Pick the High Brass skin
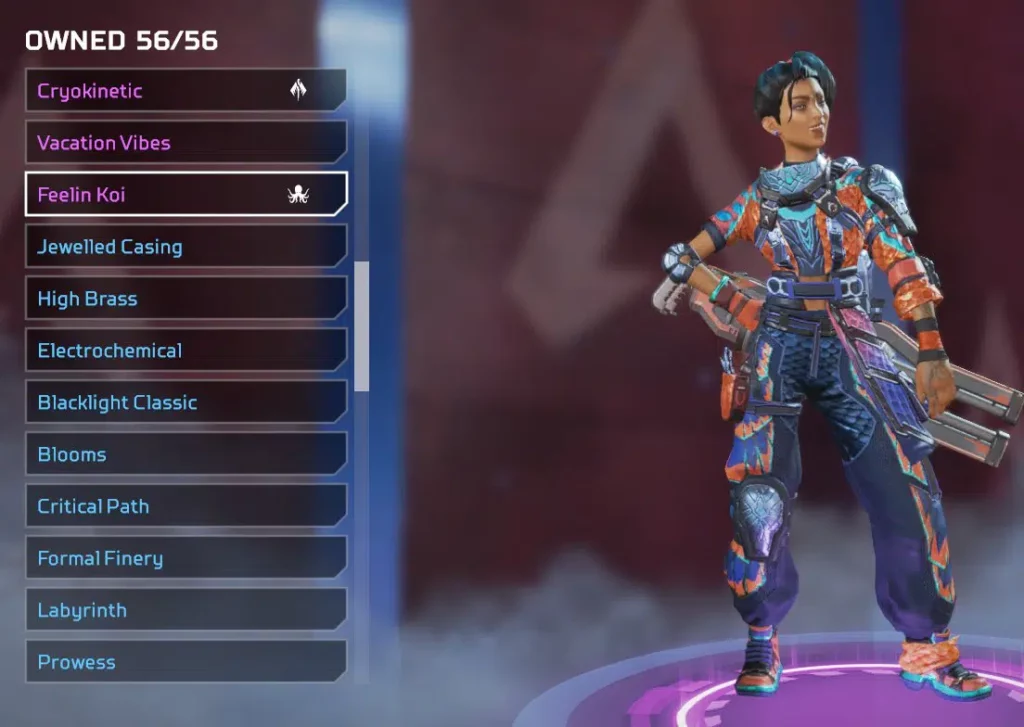This screenshot has width=1024, height=727. click(185, 299)
